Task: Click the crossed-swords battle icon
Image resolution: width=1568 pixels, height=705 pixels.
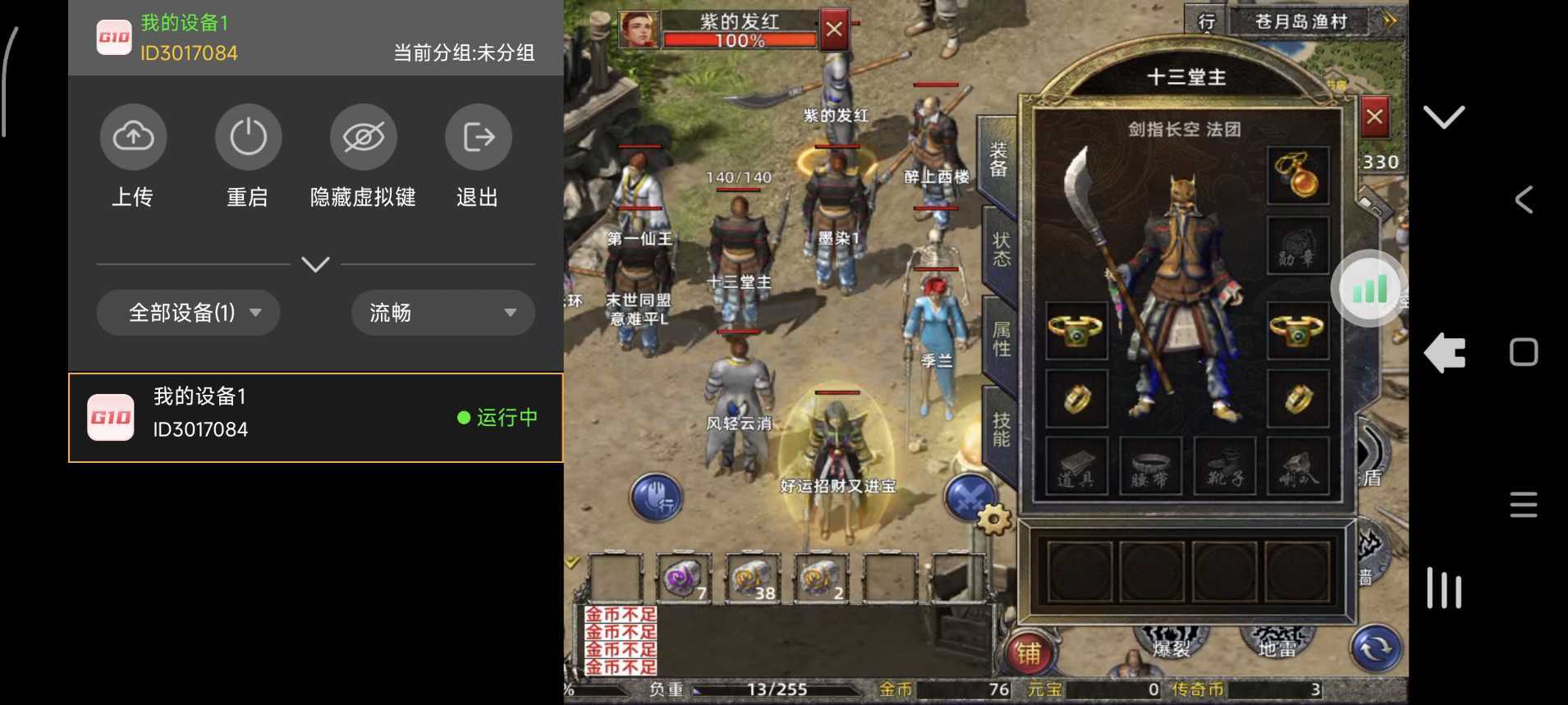Action: (970, 497)
